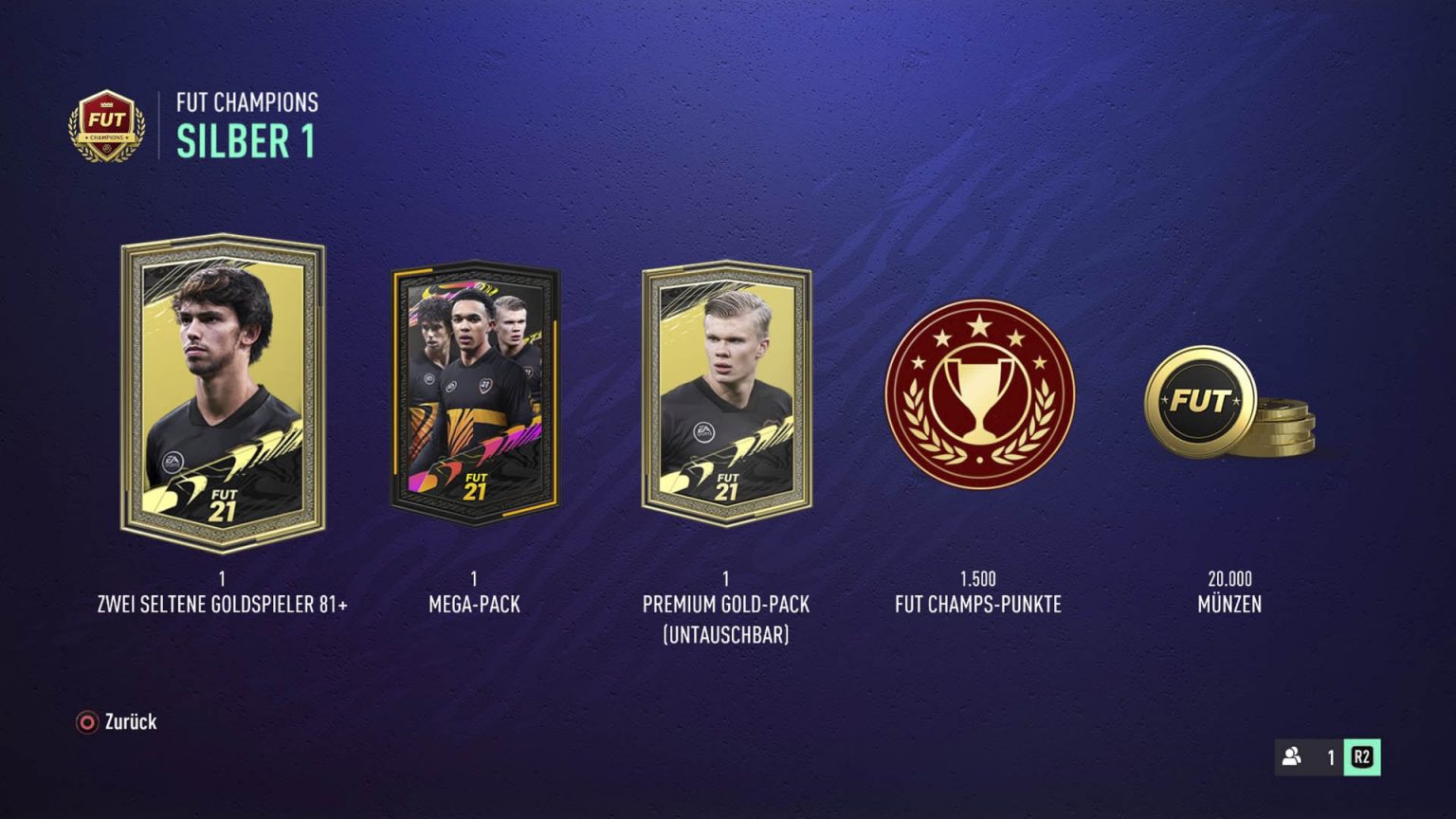Viewport: 1456px width, 819px height.
Task: Click the FUT Champions shield badge
Action: click(x=107, y=126)
